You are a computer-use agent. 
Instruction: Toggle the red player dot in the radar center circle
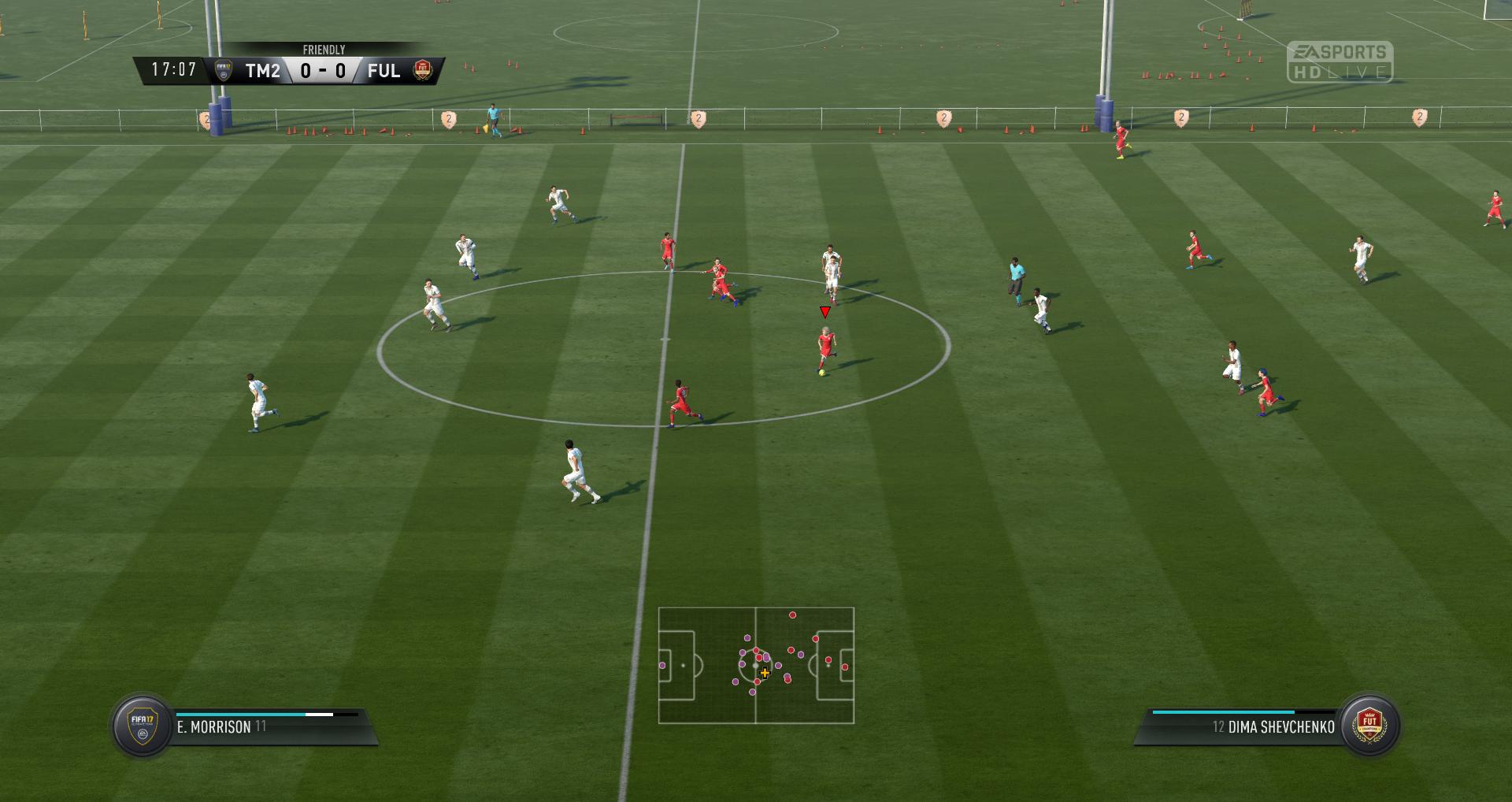[759, 657]
